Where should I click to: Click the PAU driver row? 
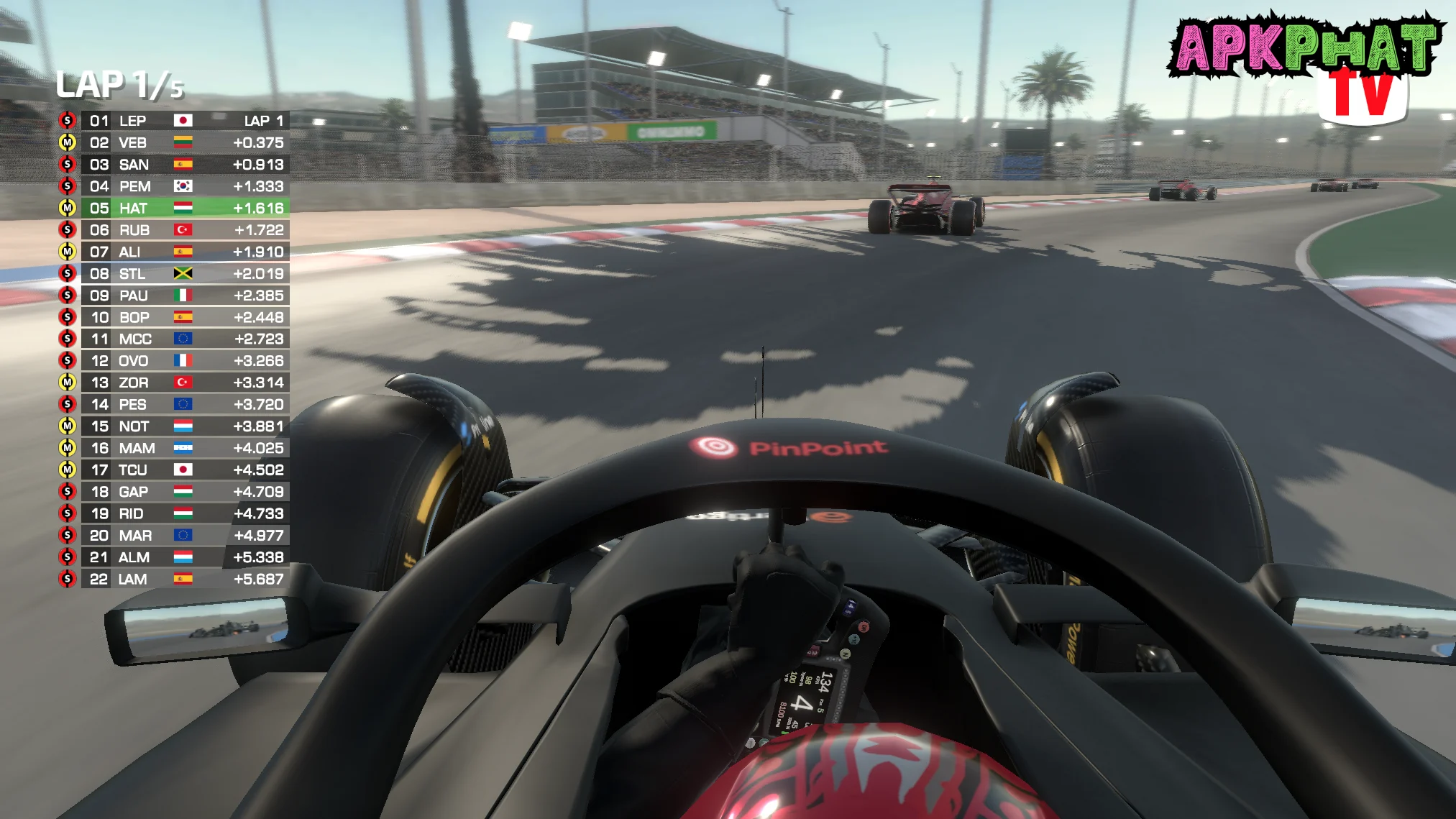[x=173, y=296]
